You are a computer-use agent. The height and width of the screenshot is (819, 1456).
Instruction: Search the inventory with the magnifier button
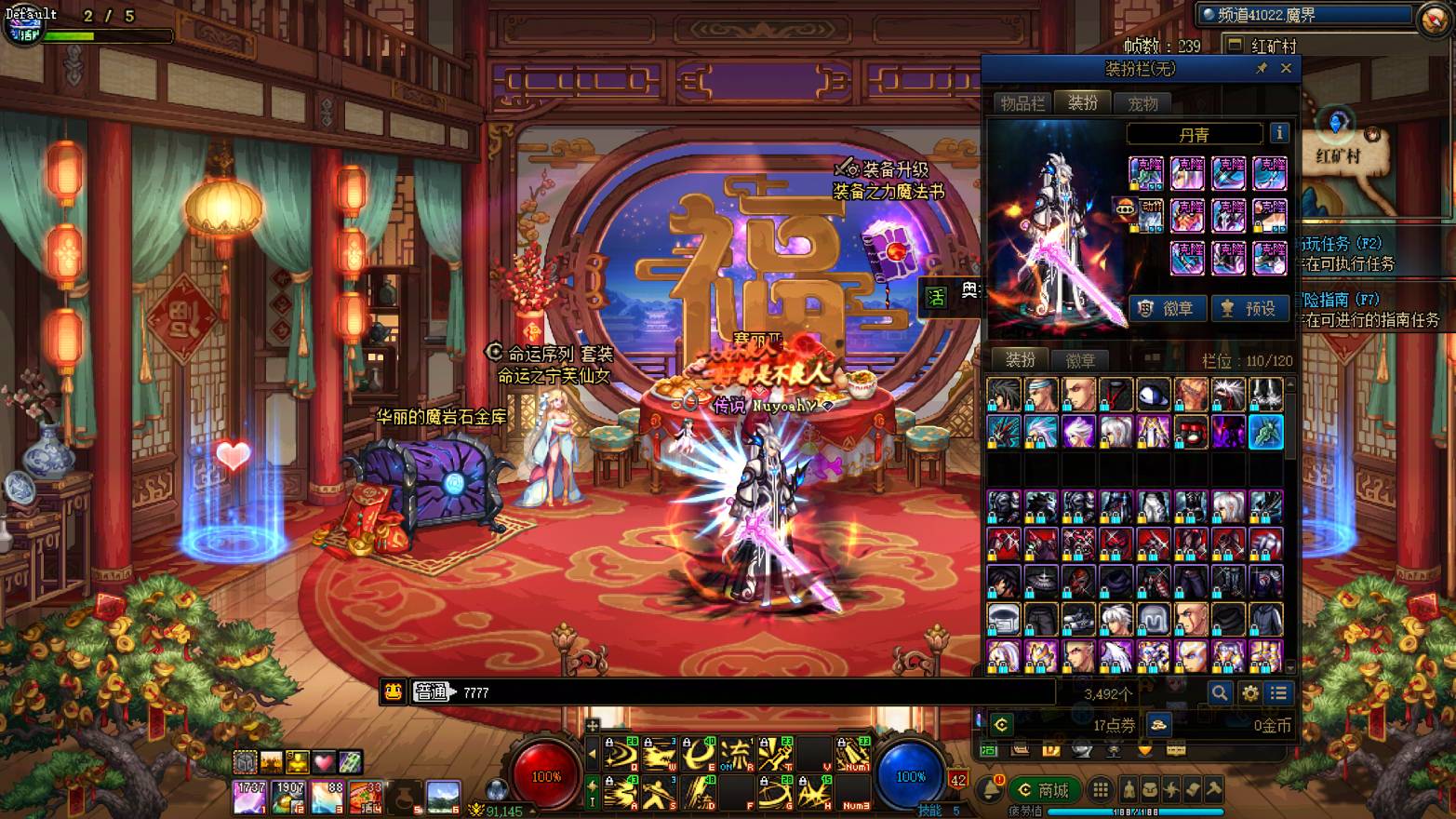coord(1219,692)
